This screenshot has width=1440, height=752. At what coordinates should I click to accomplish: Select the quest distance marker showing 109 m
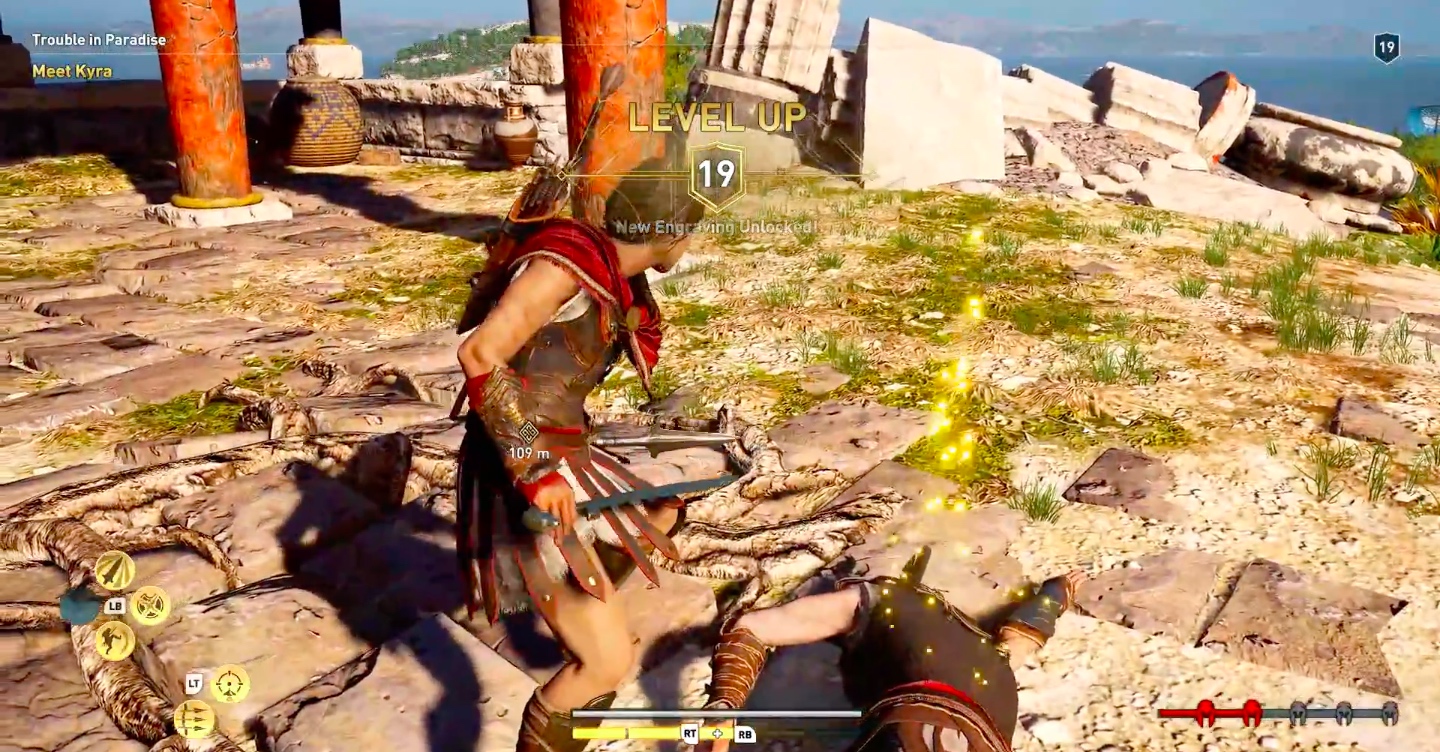[528, 440]
